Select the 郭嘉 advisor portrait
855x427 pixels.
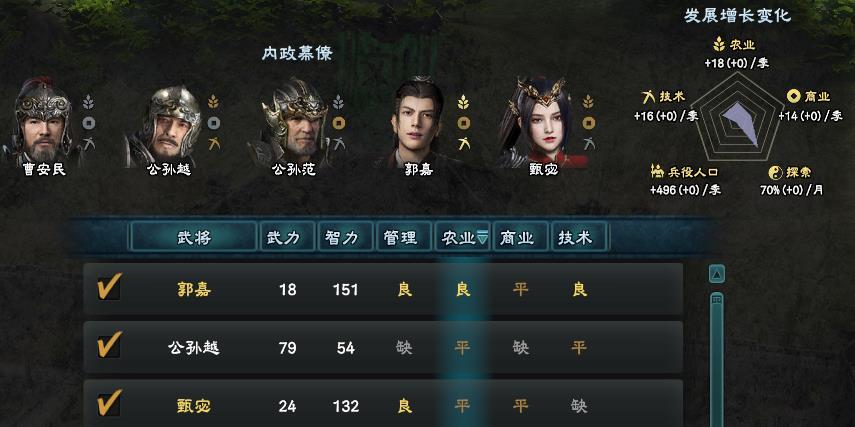(x=418, y=116)
